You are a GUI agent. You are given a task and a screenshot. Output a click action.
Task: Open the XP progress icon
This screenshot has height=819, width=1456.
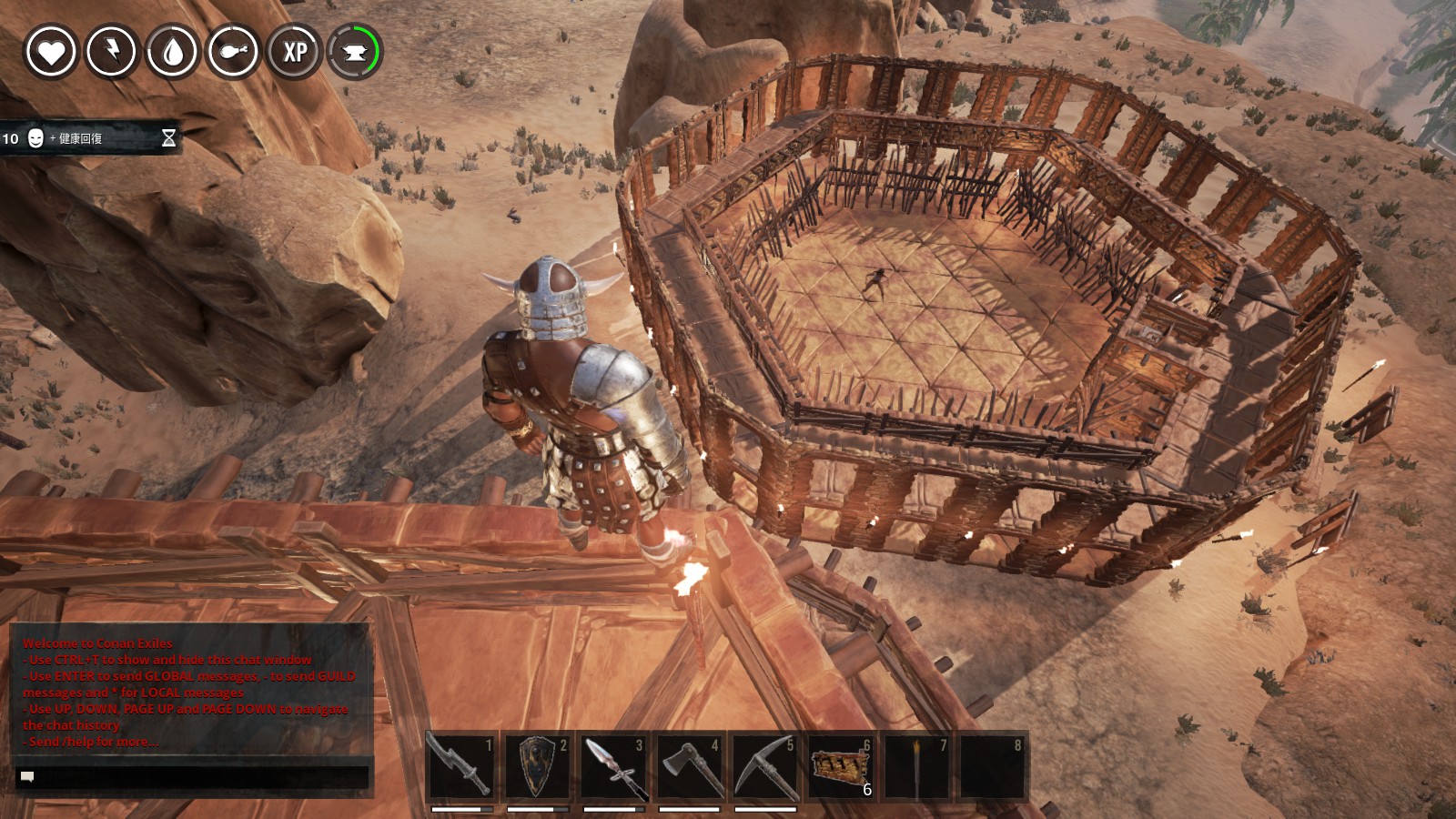(x=294, y=52)
